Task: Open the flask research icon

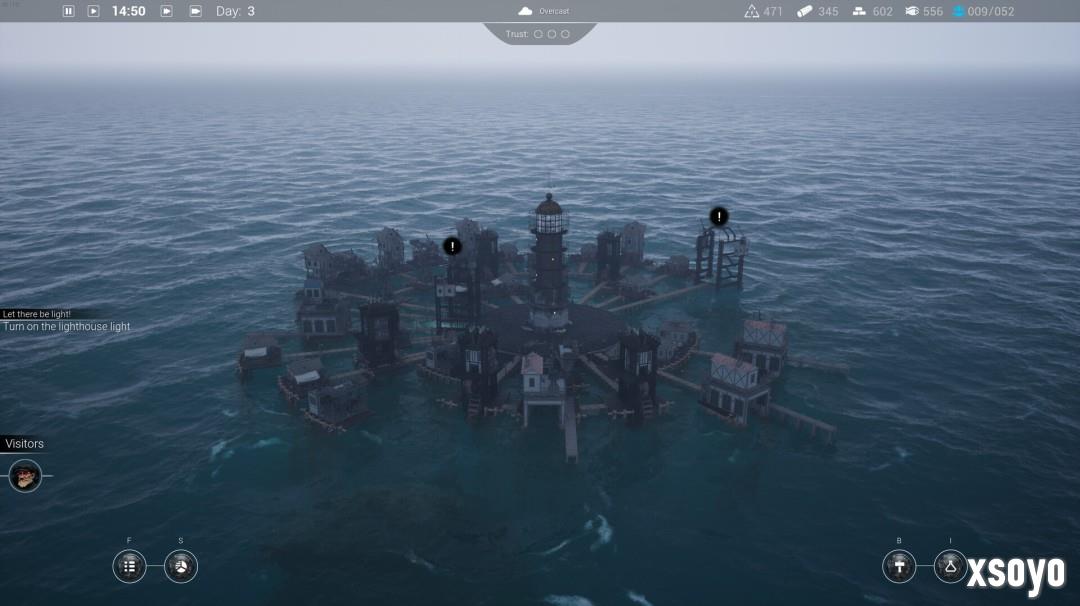Action: (951, 566)
